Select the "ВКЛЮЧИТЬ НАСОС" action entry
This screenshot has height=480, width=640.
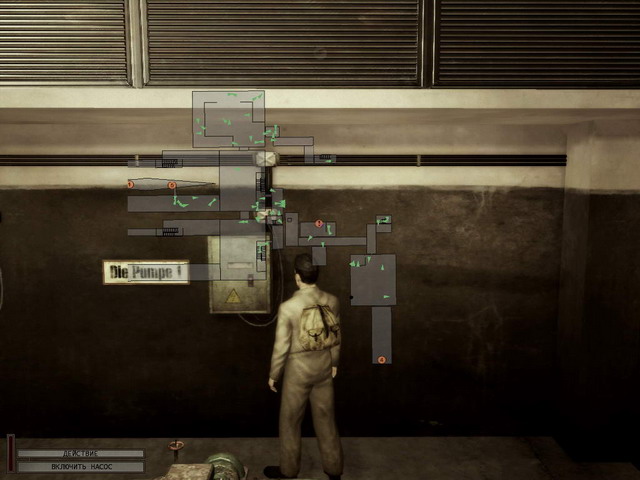[x=80, y=466]
